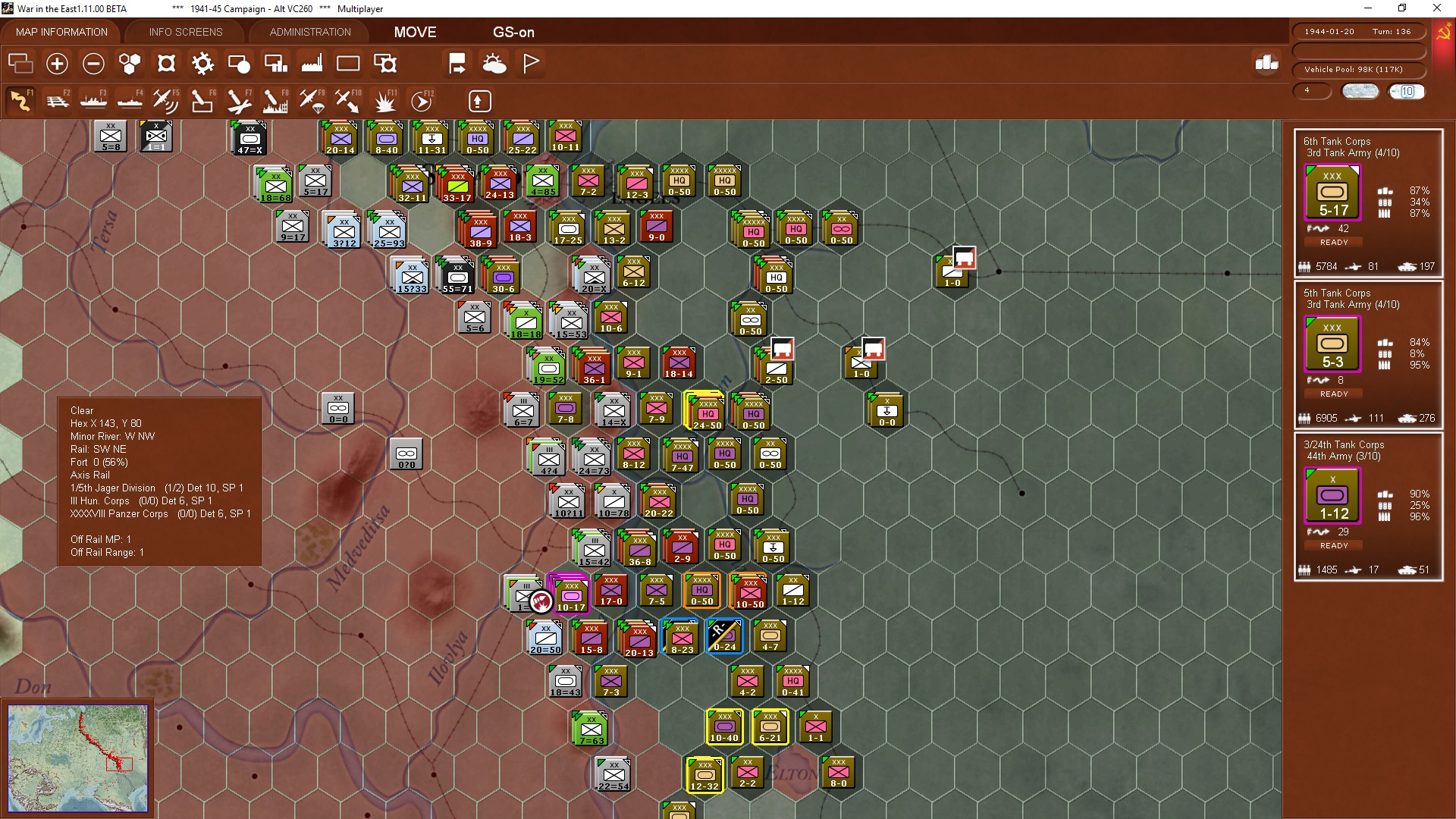1456x819 pixels.
Task: Zoom in on the map
Action: pyautogui.click(x=57, y=64)
